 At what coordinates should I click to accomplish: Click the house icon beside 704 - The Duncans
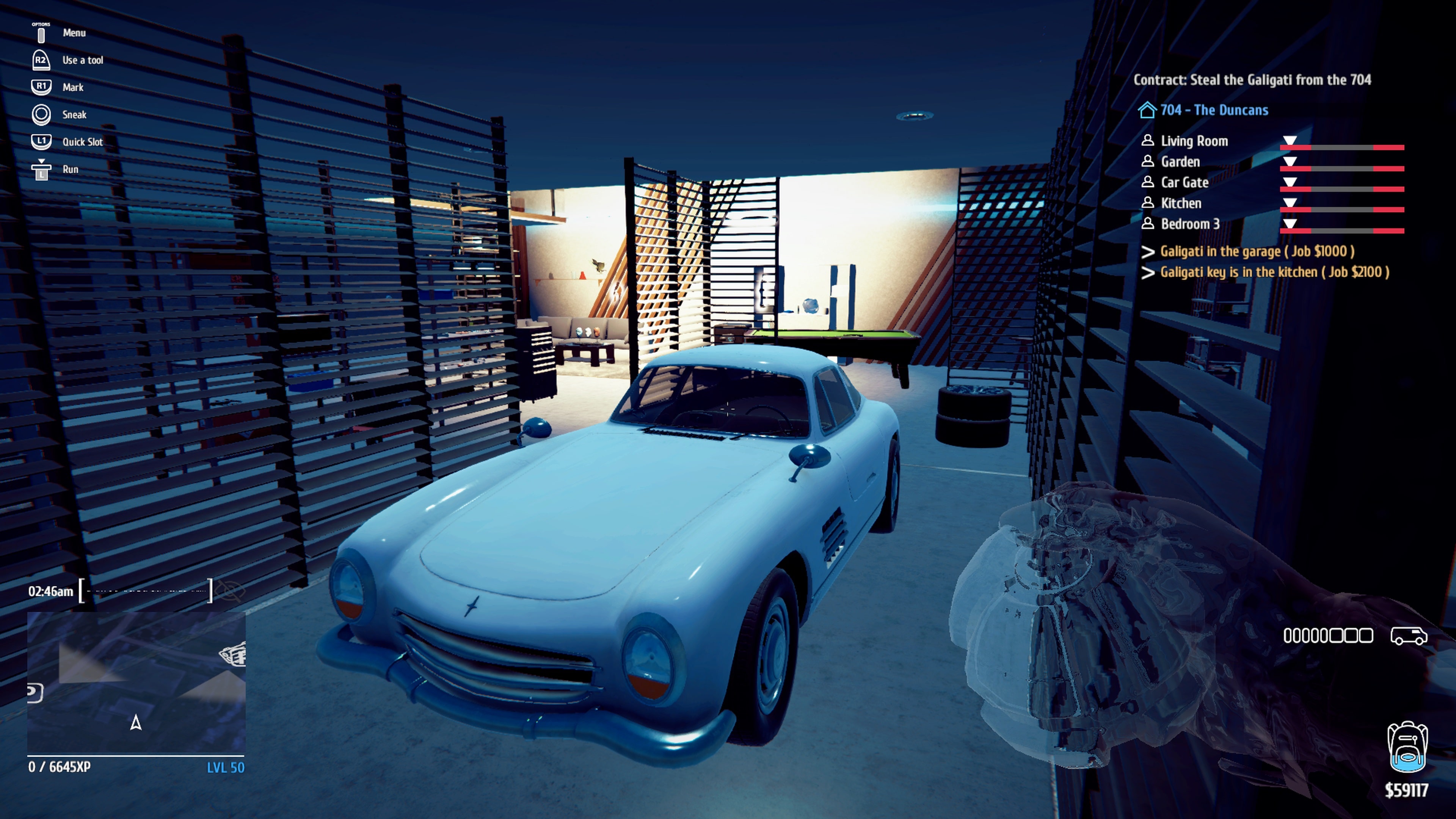(1148, 111)
